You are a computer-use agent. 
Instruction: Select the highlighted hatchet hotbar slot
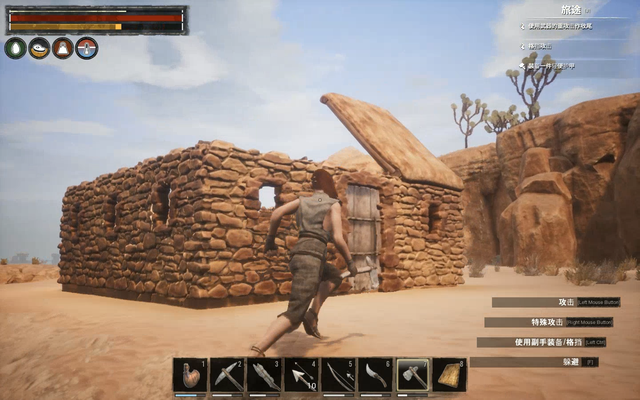click(x=413, y=375)
